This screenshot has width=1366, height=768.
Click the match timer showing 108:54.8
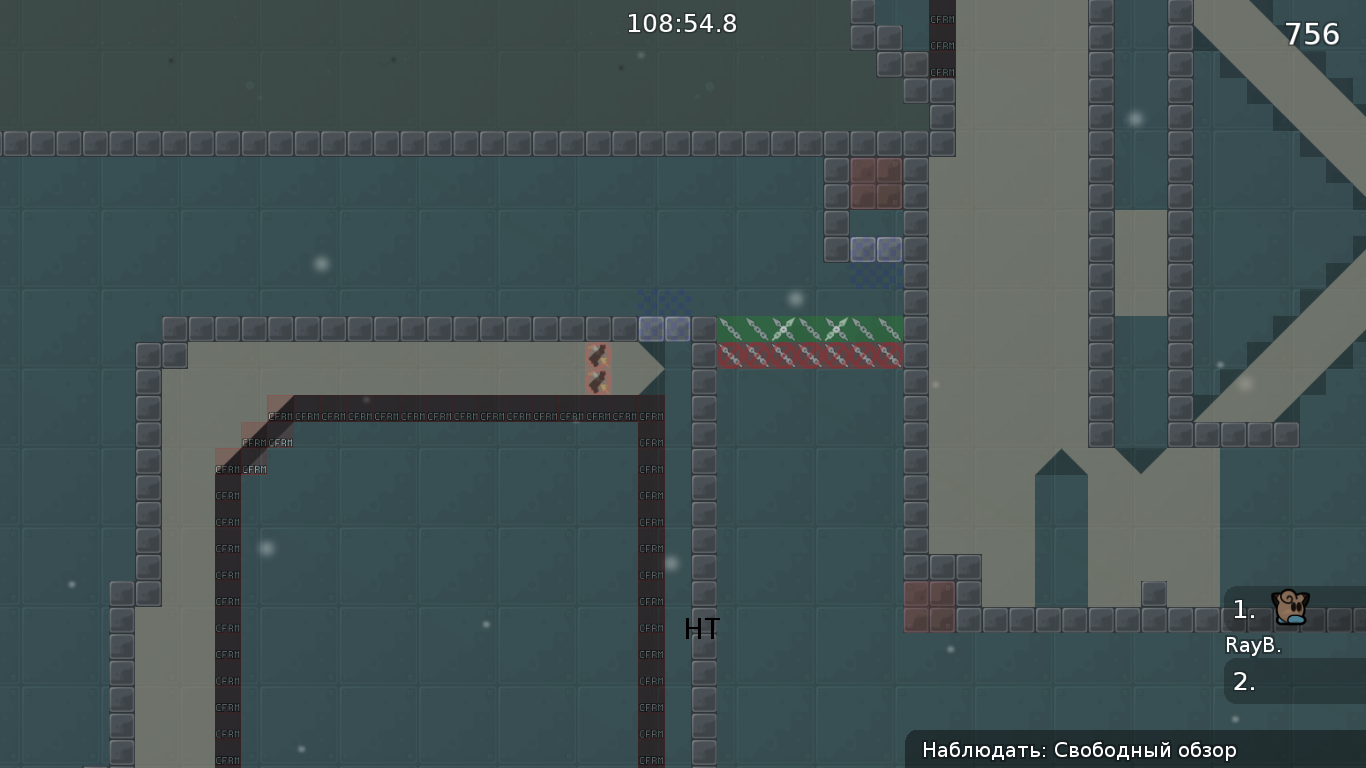click(681, 23)
